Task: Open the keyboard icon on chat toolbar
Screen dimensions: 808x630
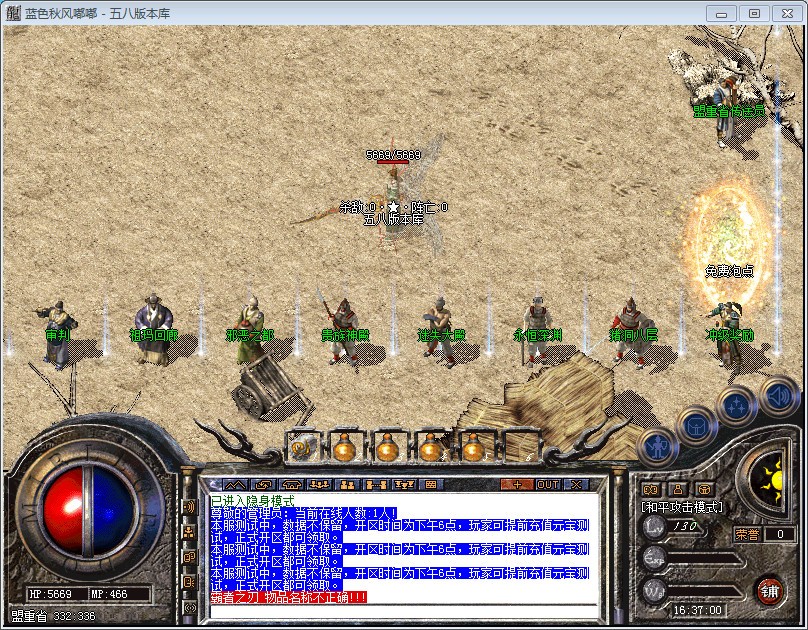Action: pos(433,484)
